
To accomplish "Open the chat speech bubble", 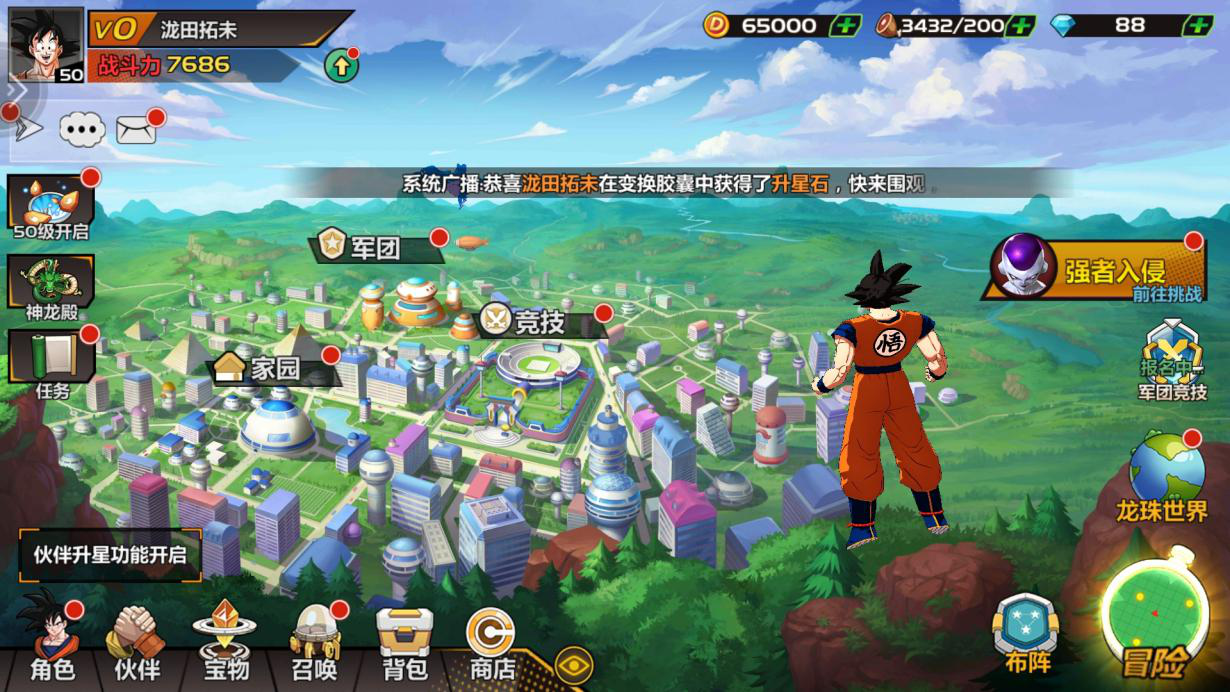I will [x=82, y=129].
